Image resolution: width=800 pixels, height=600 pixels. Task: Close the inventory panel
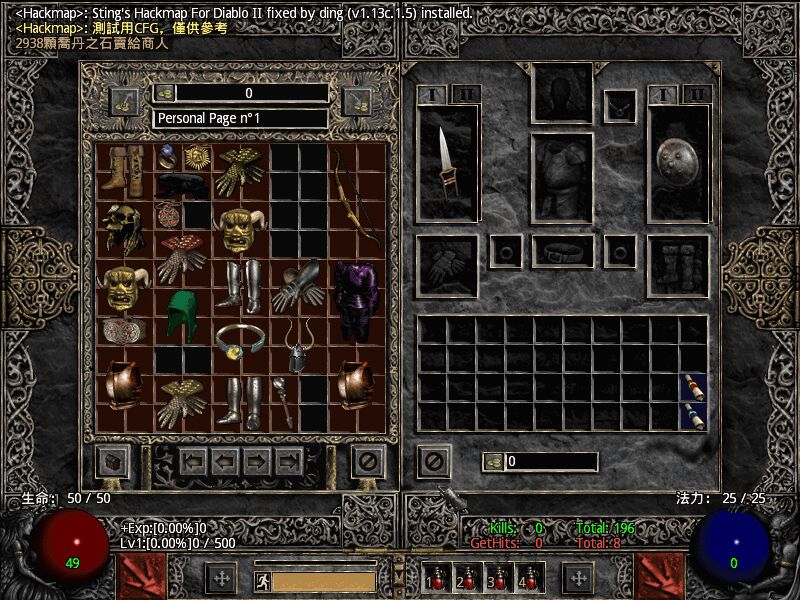tap(433, 461)
